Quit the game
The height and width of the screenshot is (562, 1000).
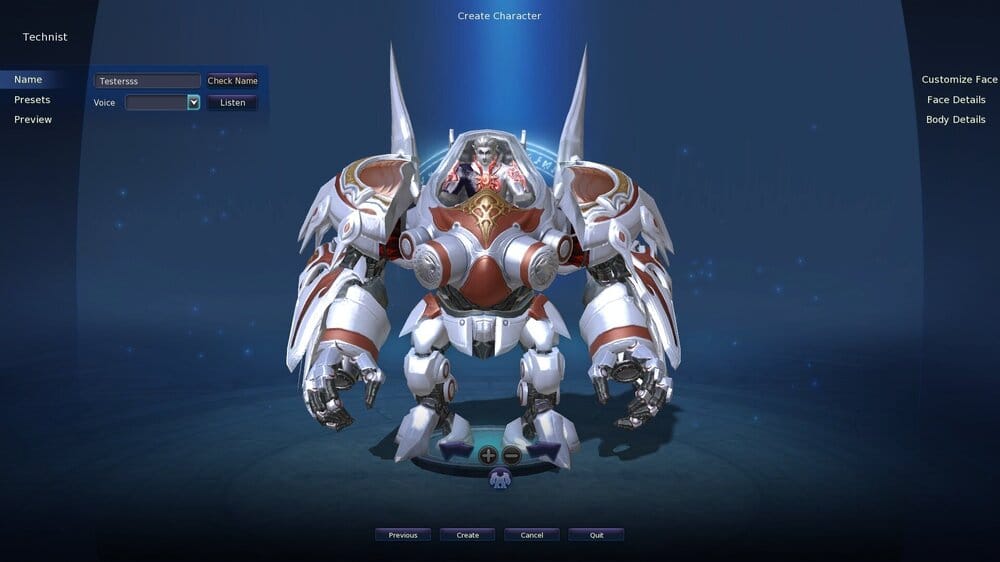pyautogui.click(x=596, y=535)
